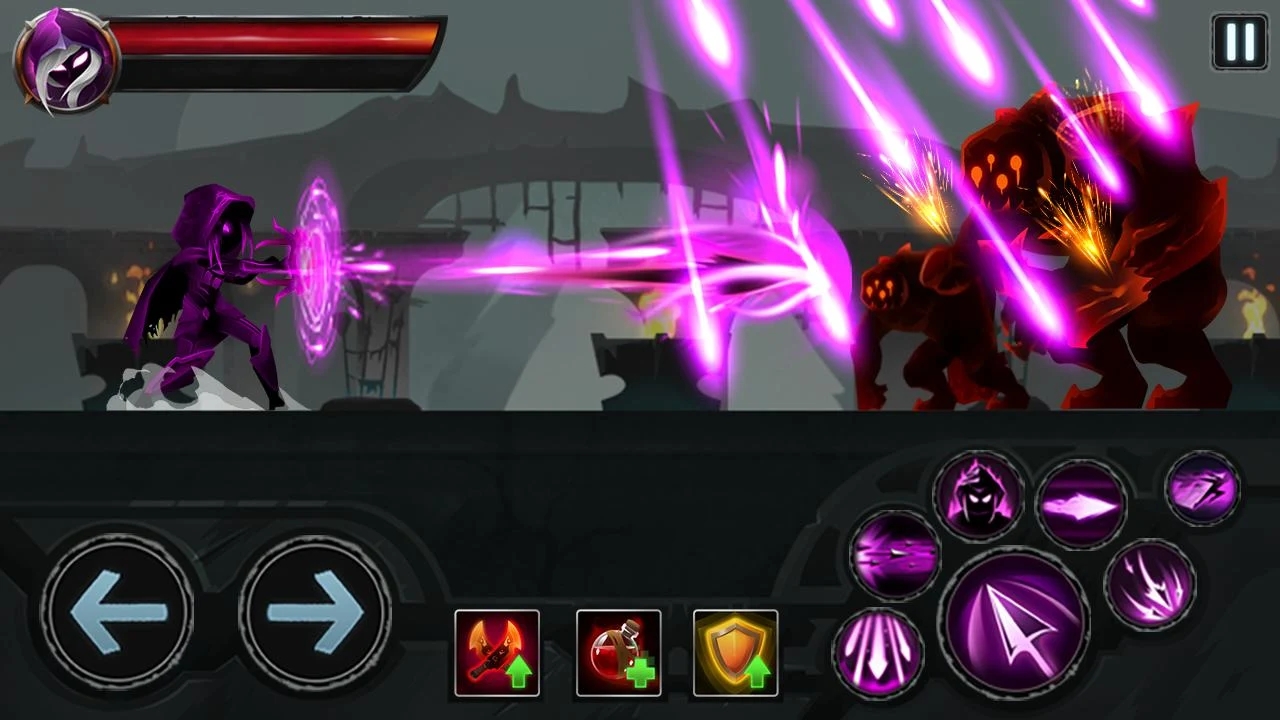This screenshot has width=1280, height=720.
Task: Activate the multi-arrow volley skill
Action: coord(1150,584)
